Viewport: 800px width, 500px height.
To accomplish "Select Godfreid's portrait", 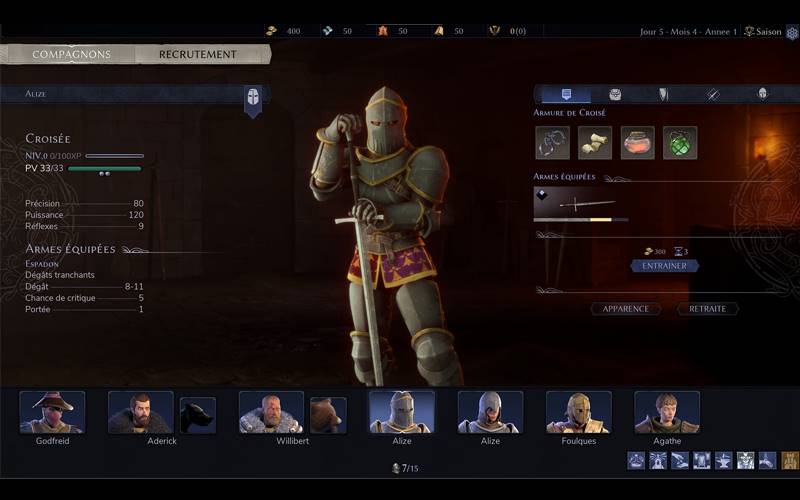I will (x=52, y=412).
